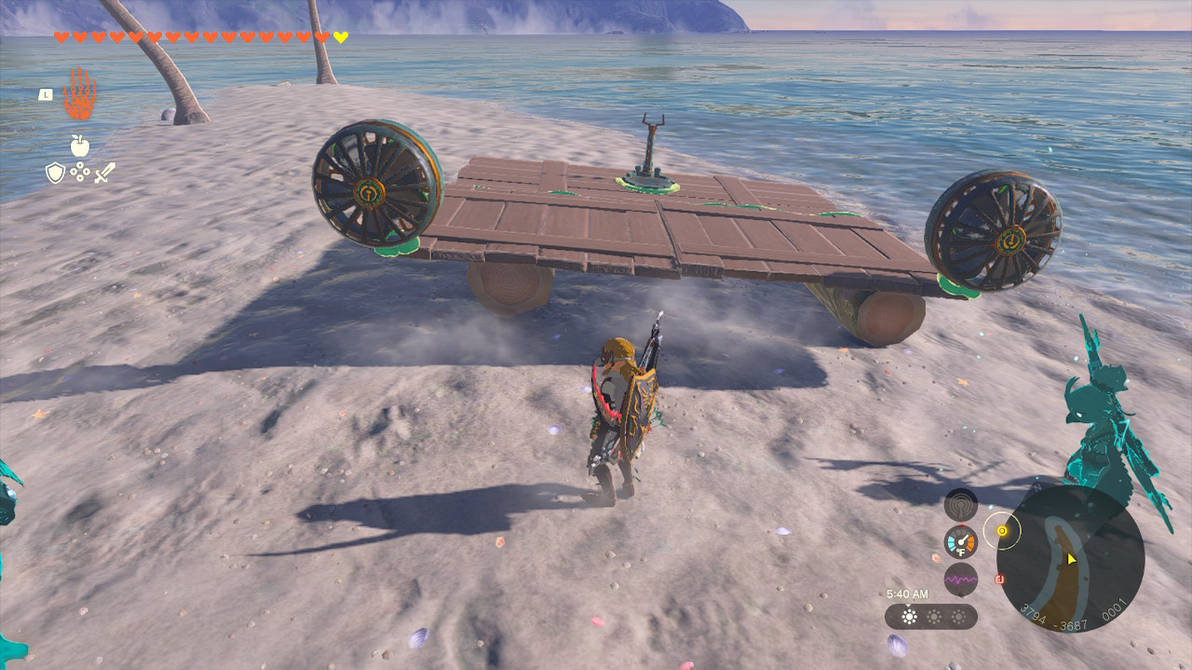This screenshot has width=1192, height=670.
Task: Select the red marker on minimap edge
Action: point(999,578)
